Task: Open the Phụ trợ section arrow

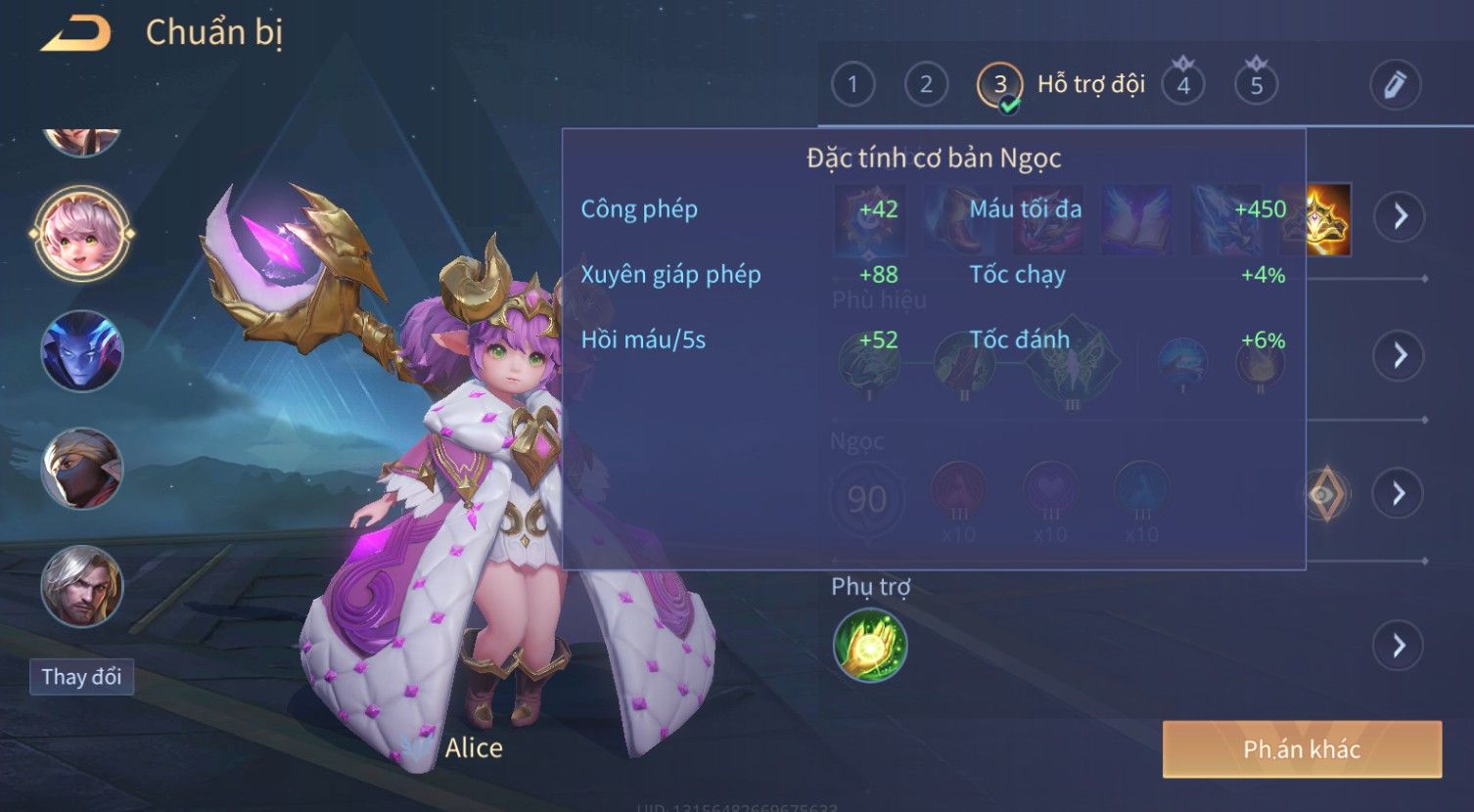Action: tap(1400, 646)
